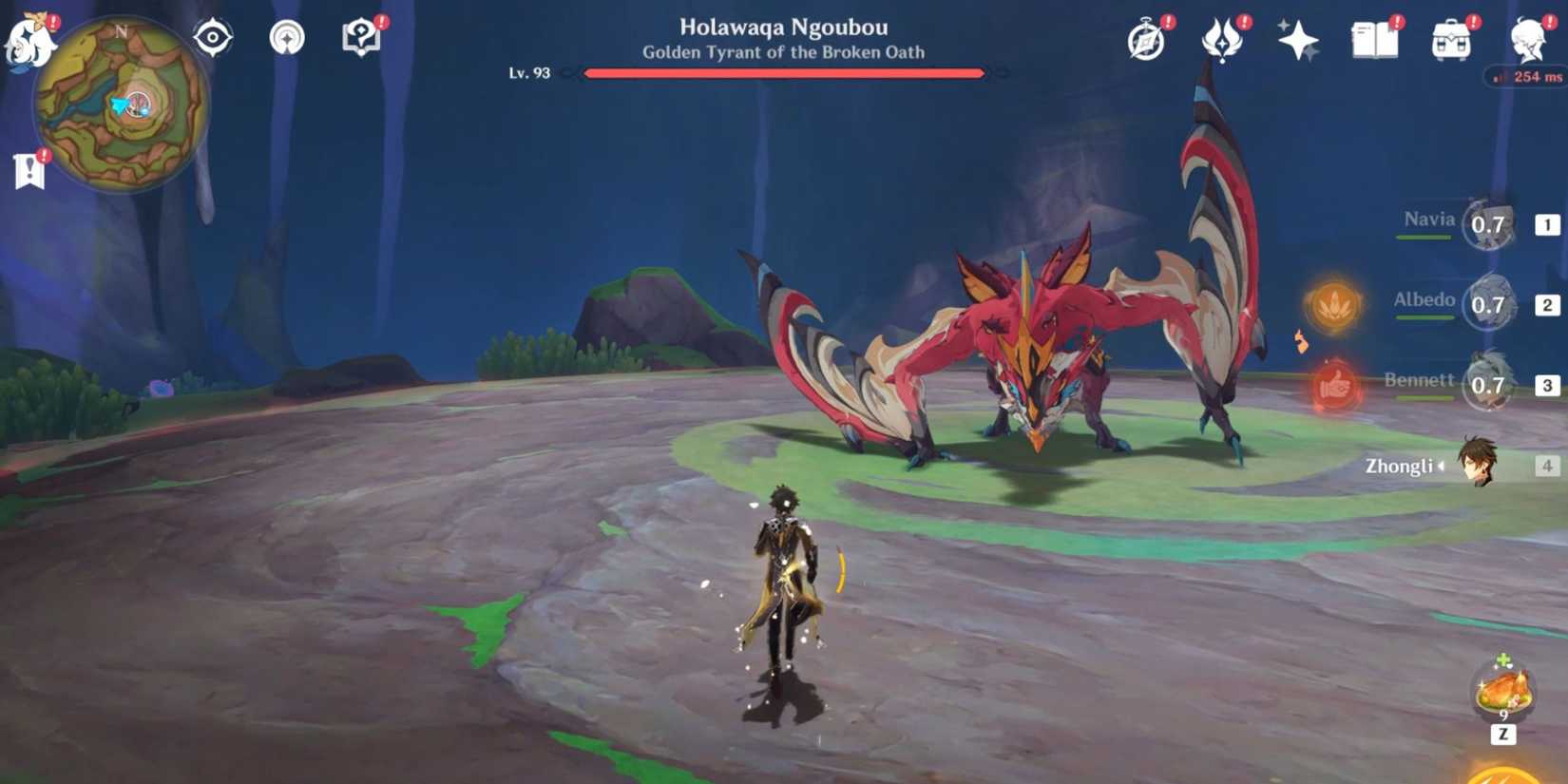Screen dimensions: 1568x784
Task: Open the Tutorial book icon
Action: [362, 38]
